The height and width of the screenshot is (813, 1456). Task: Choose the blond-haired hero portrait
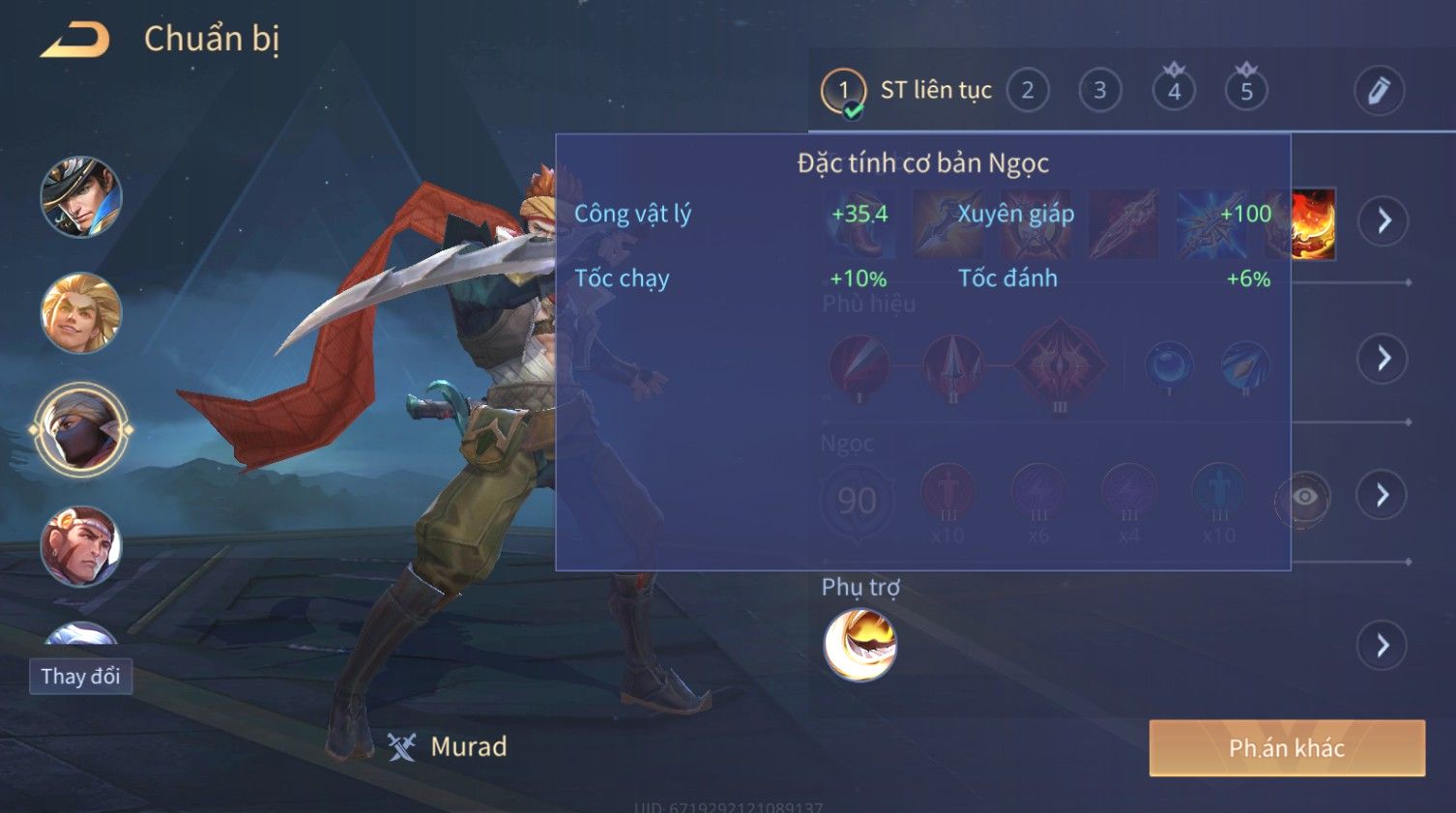[81, 313]
